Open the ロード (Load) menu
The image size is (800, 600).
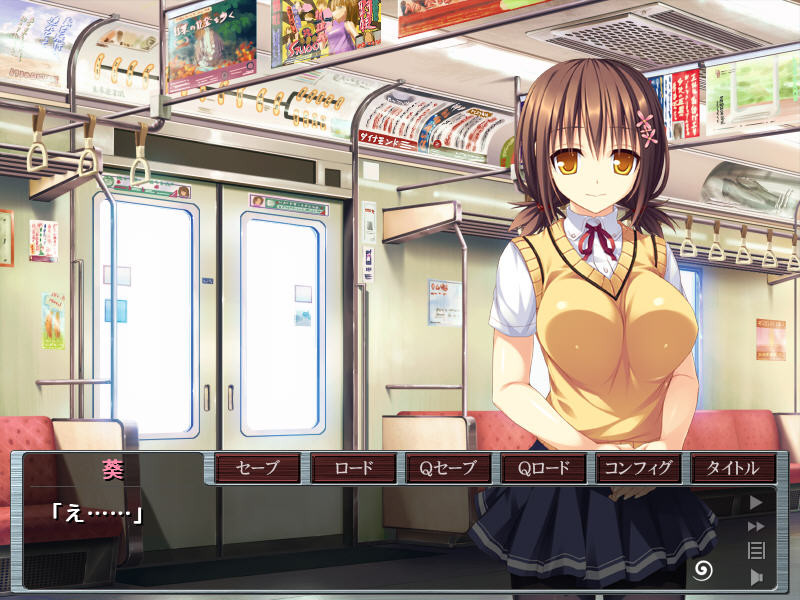point(353,468)
